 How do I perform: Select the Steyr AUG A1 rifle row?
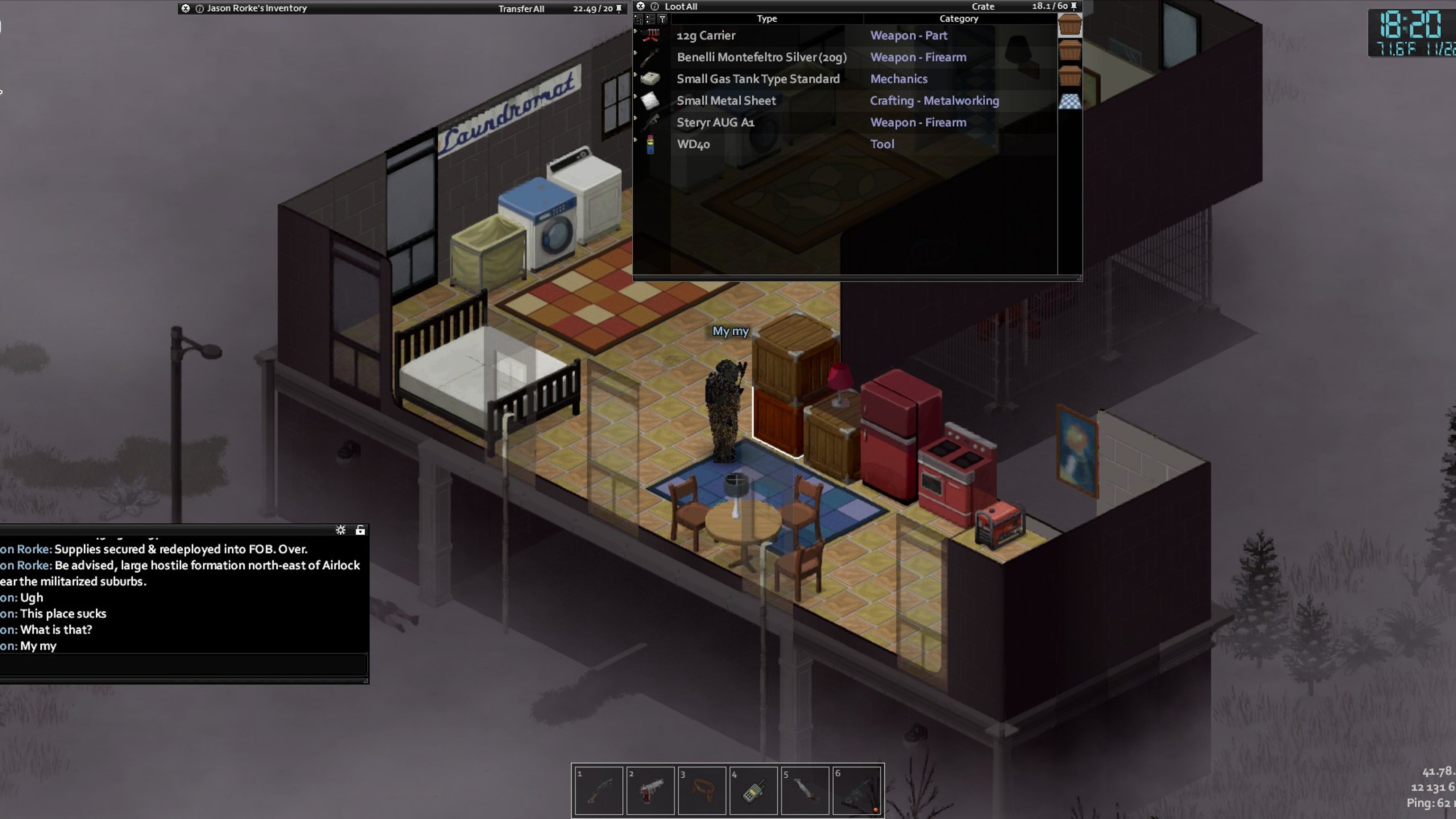tap(715, 123)
